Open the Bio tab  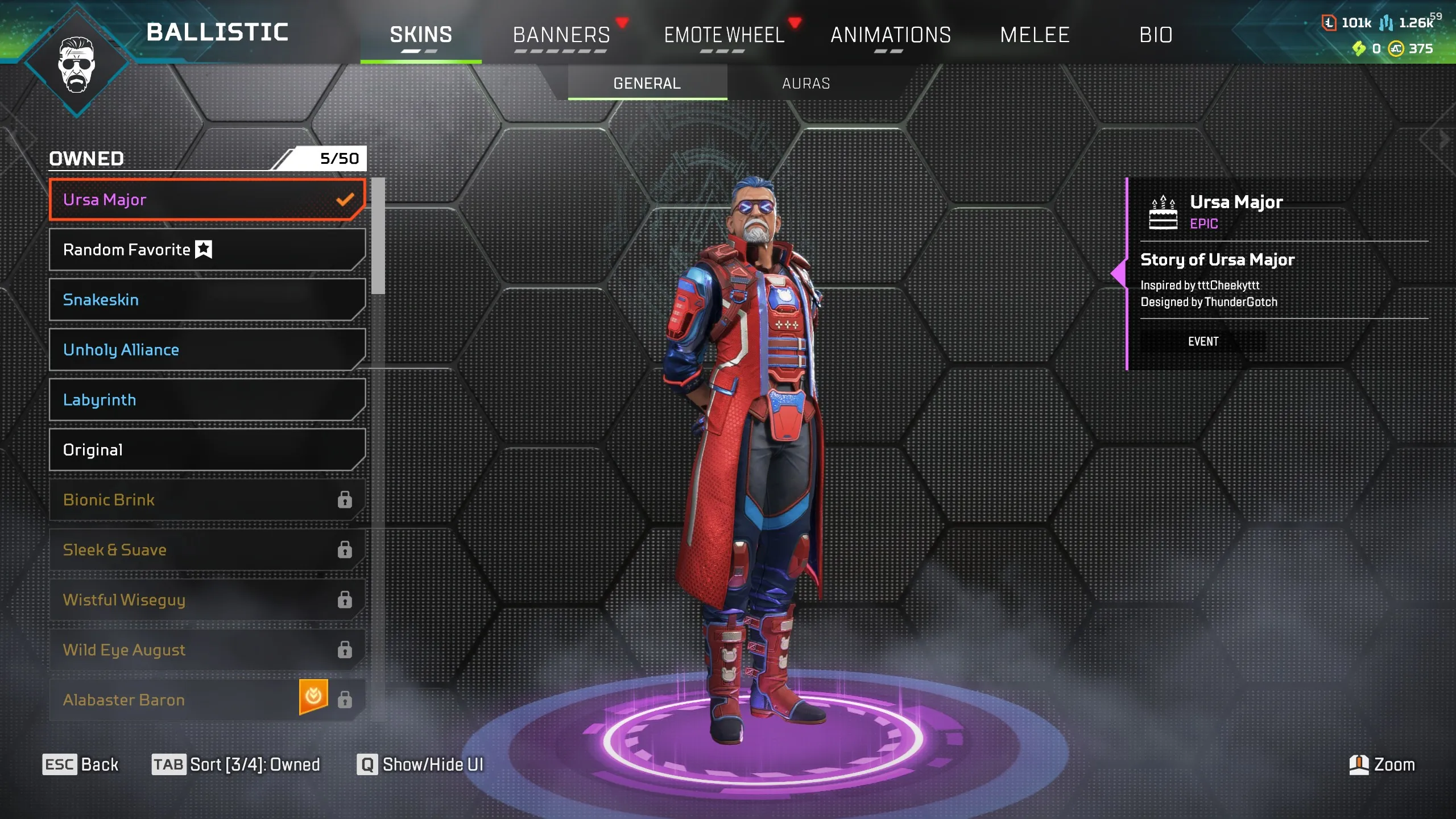coord(1157,35)
